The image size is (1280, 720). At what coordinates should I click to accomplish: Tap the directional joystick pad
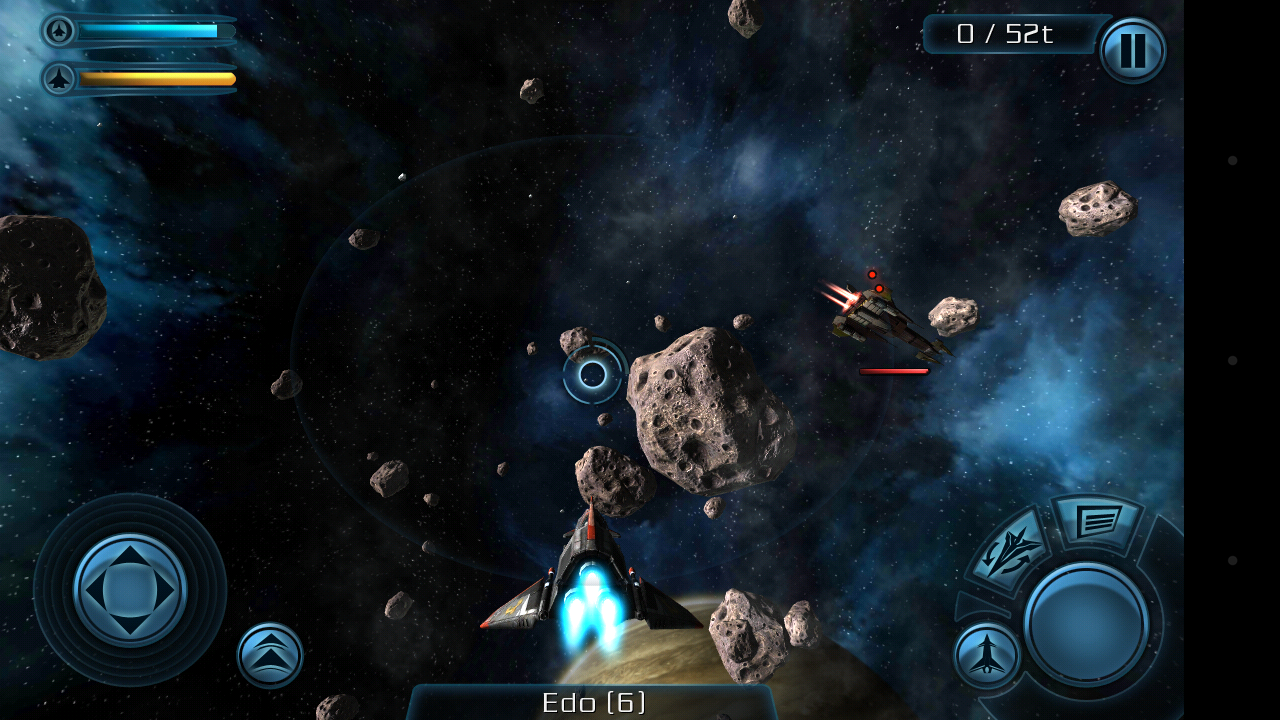130,590
